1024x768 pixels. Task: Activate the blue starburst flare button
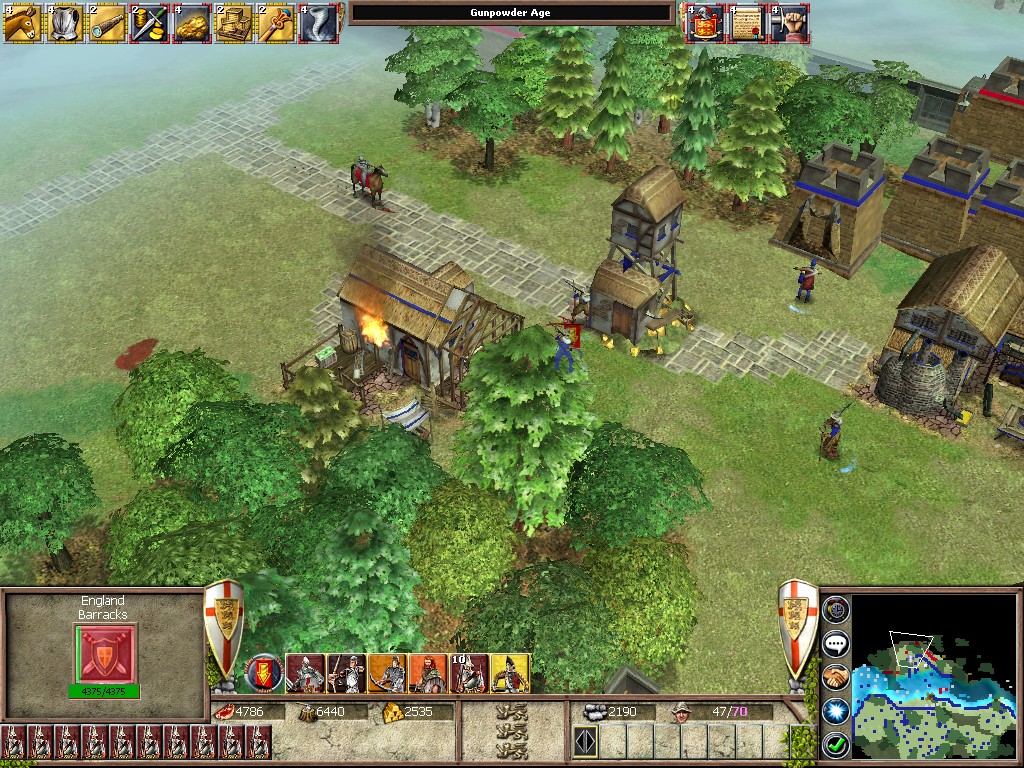836,711
